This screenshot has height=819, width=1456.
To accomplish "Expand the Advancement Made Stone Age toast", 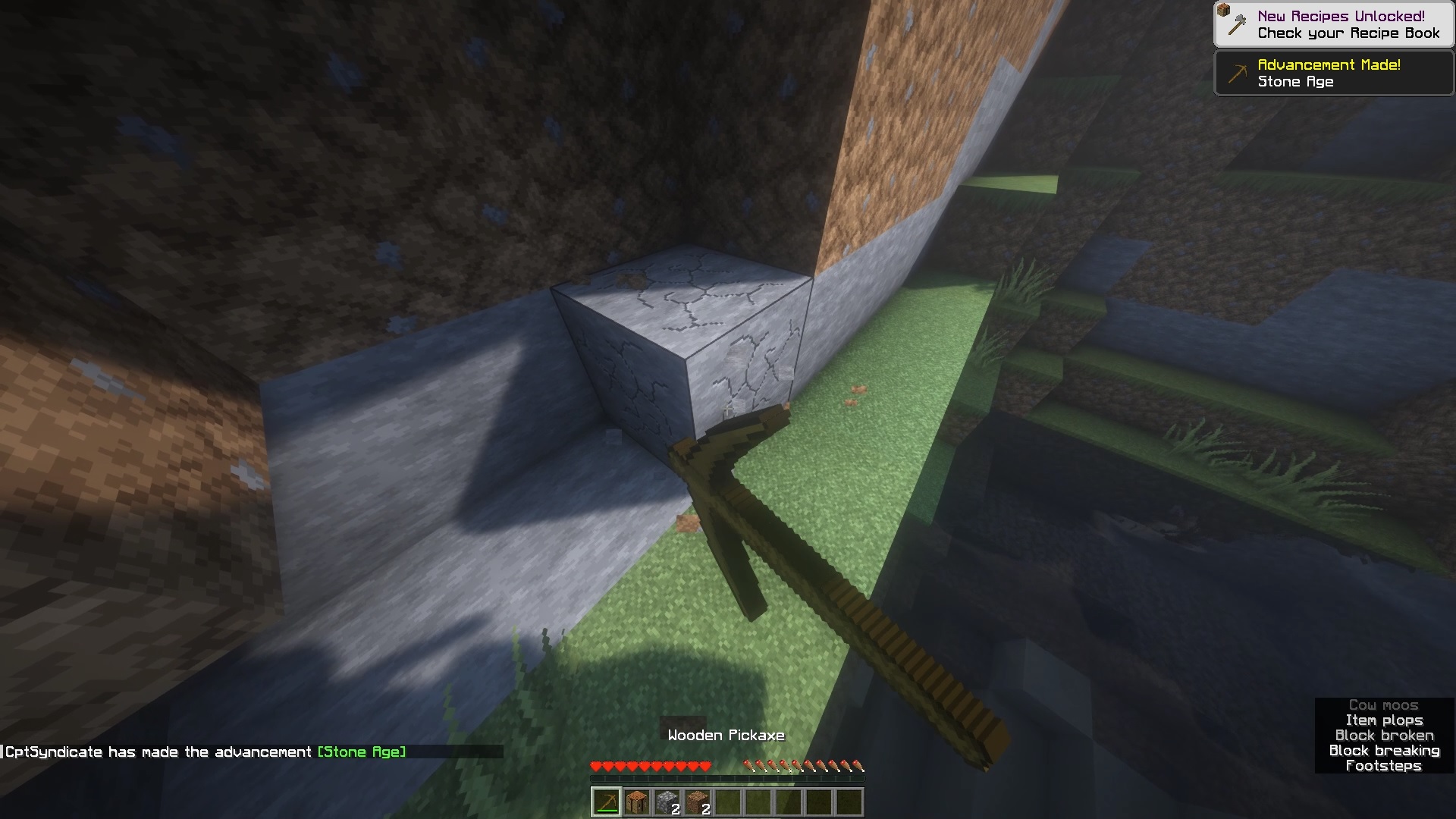I will coord(1333,73).
